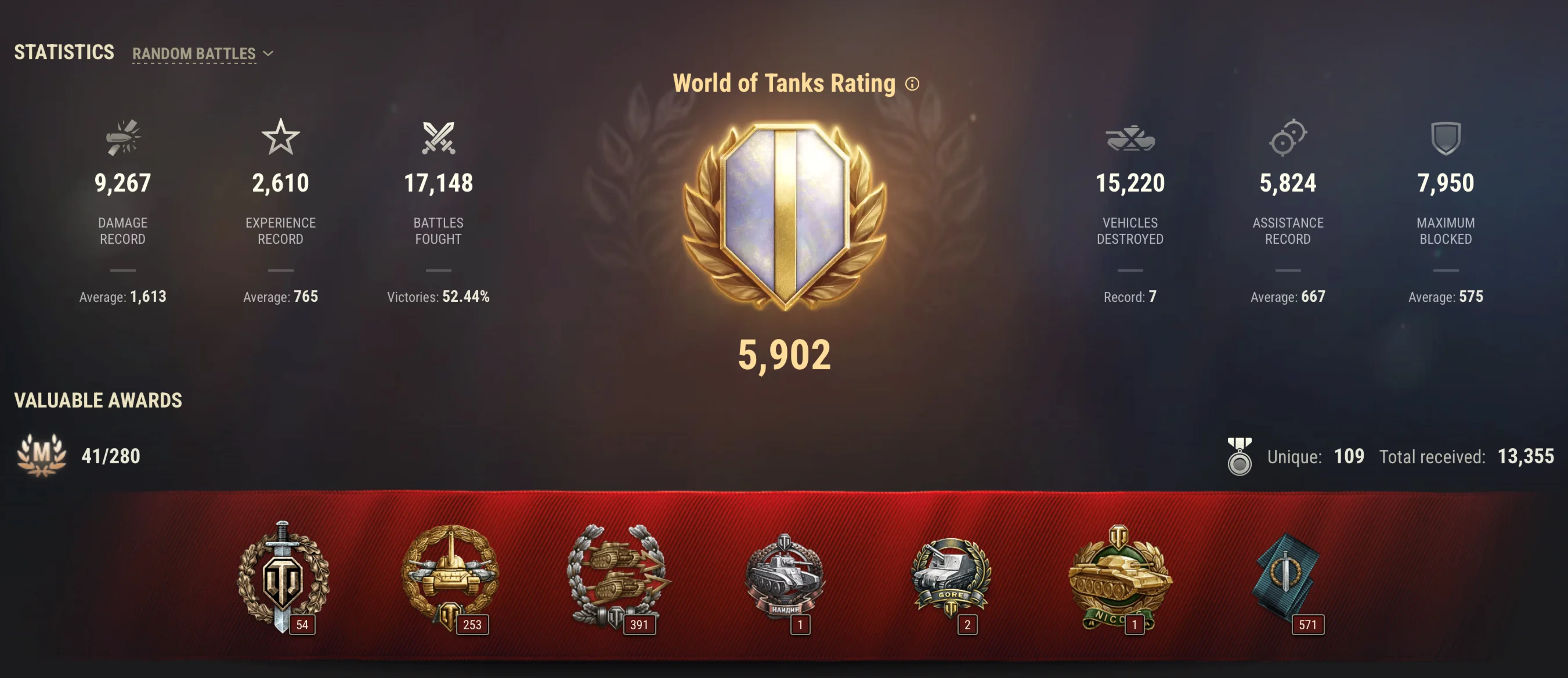Click the STATISTICS section header
The image size is (1568, 678).
[64, 52]
